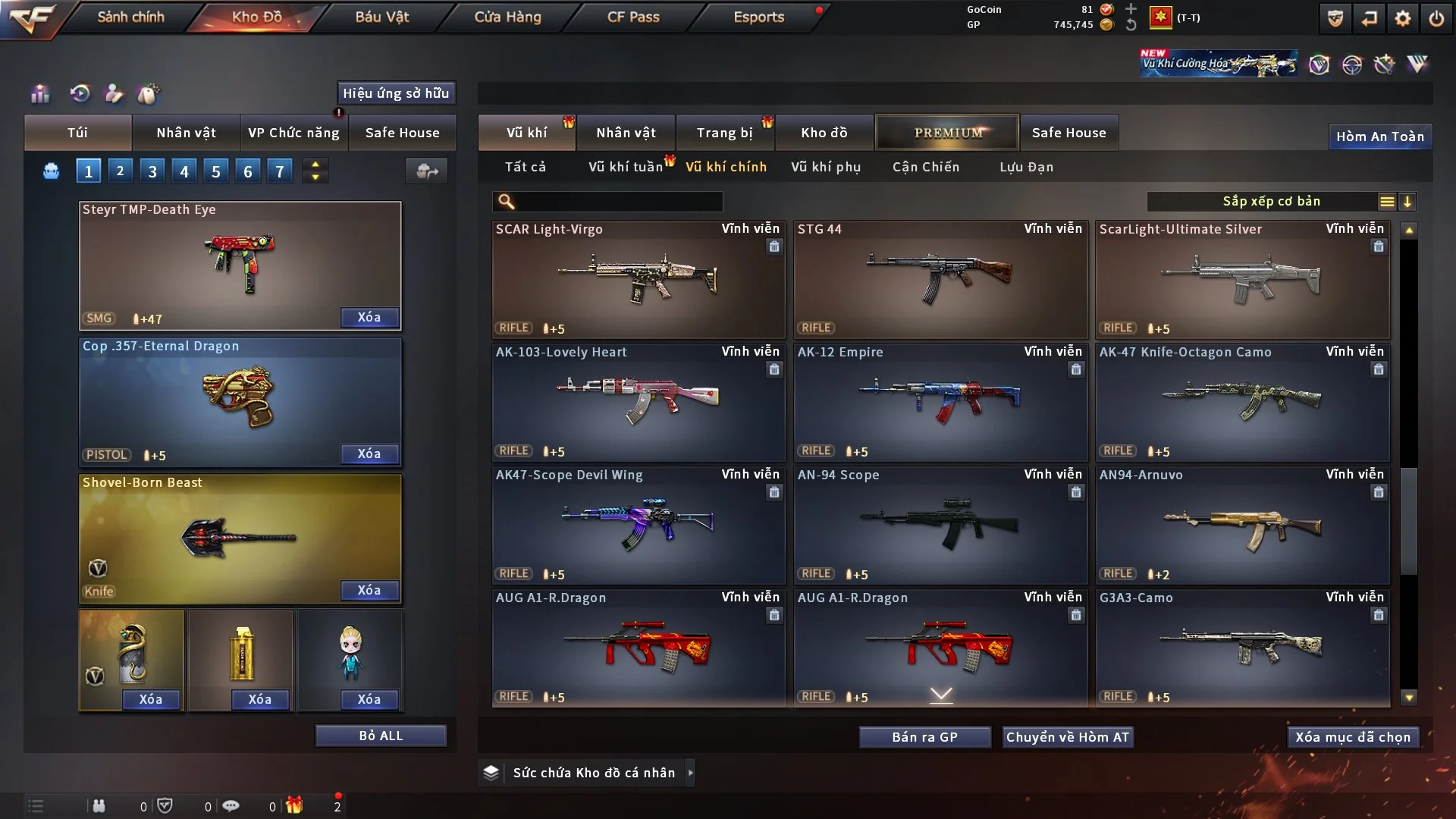Choose the AK-12 Empire rifle
This screenshot has height=819, width=1456.
[940, 402]
